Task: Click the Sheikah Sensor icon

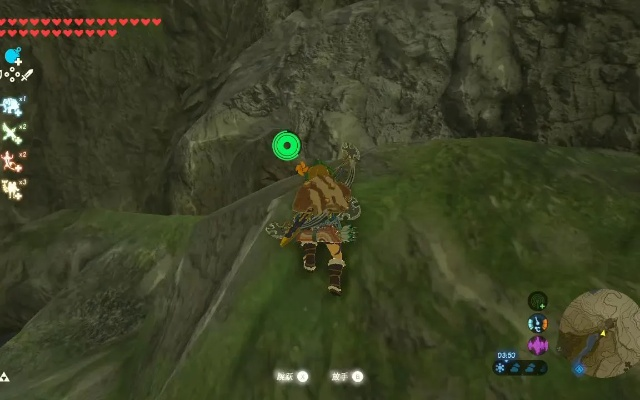Action: (x=538, y=301)
